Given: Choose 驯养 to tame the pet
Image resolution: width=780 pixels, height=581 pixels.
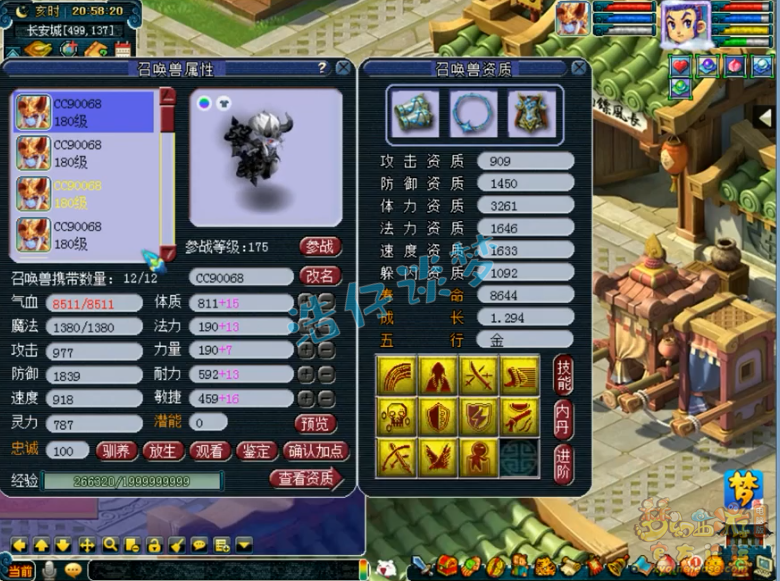Looking at the screenshot, I should pyautogui.click(x=117, y=451).
